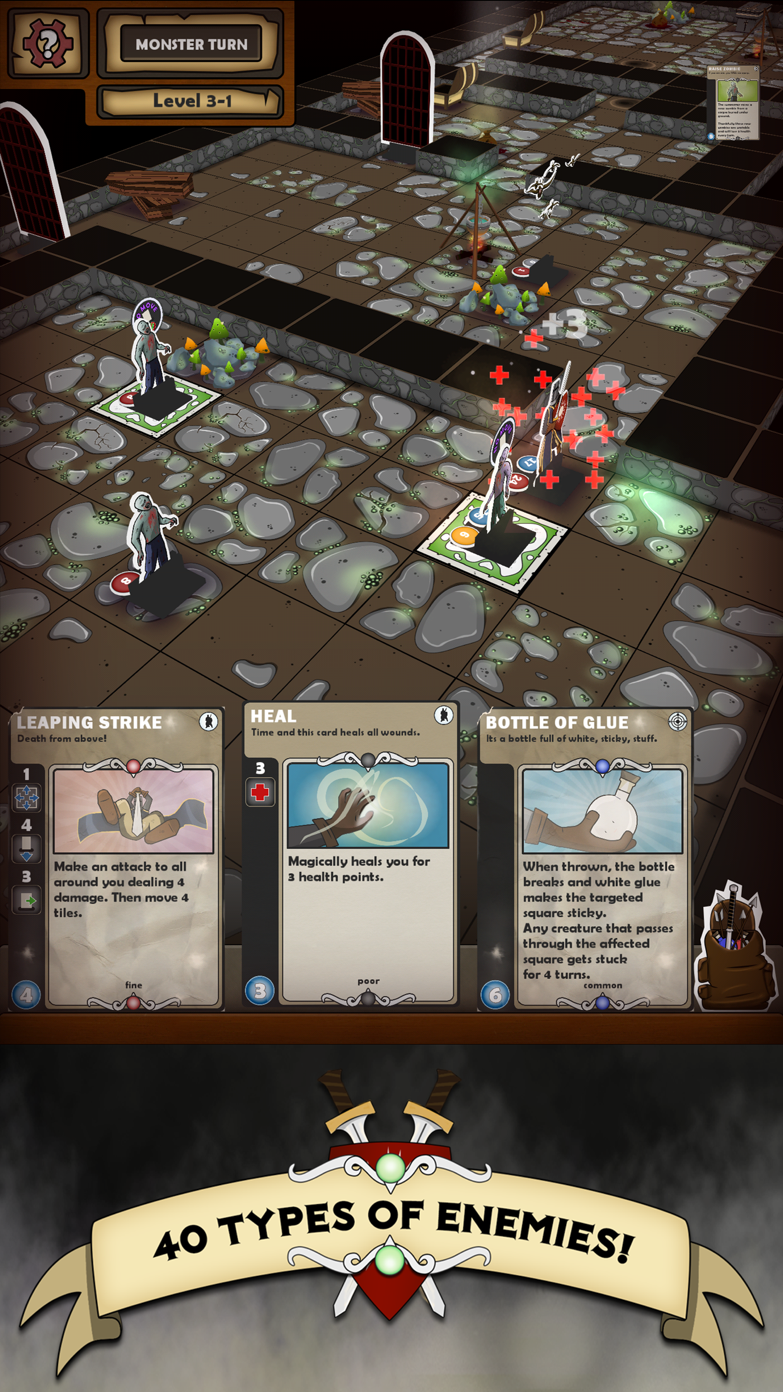The image size is (783, 1392).
Task: Choose the Bottle of Glue card
Action: pos(585,858)
